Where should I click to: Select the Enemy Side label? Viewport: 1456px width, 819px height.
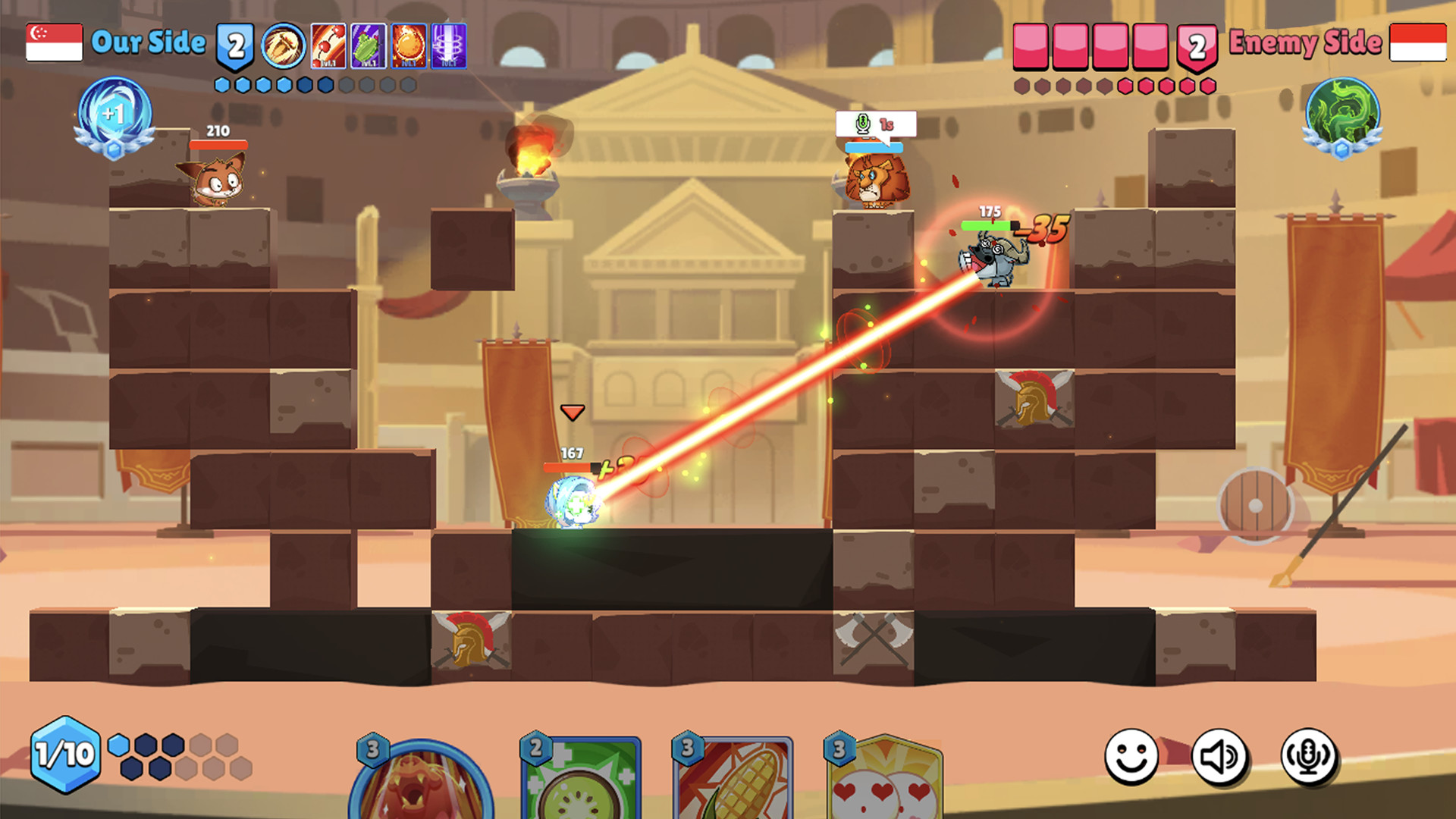pyautogui.click(x=1304, y=43)
